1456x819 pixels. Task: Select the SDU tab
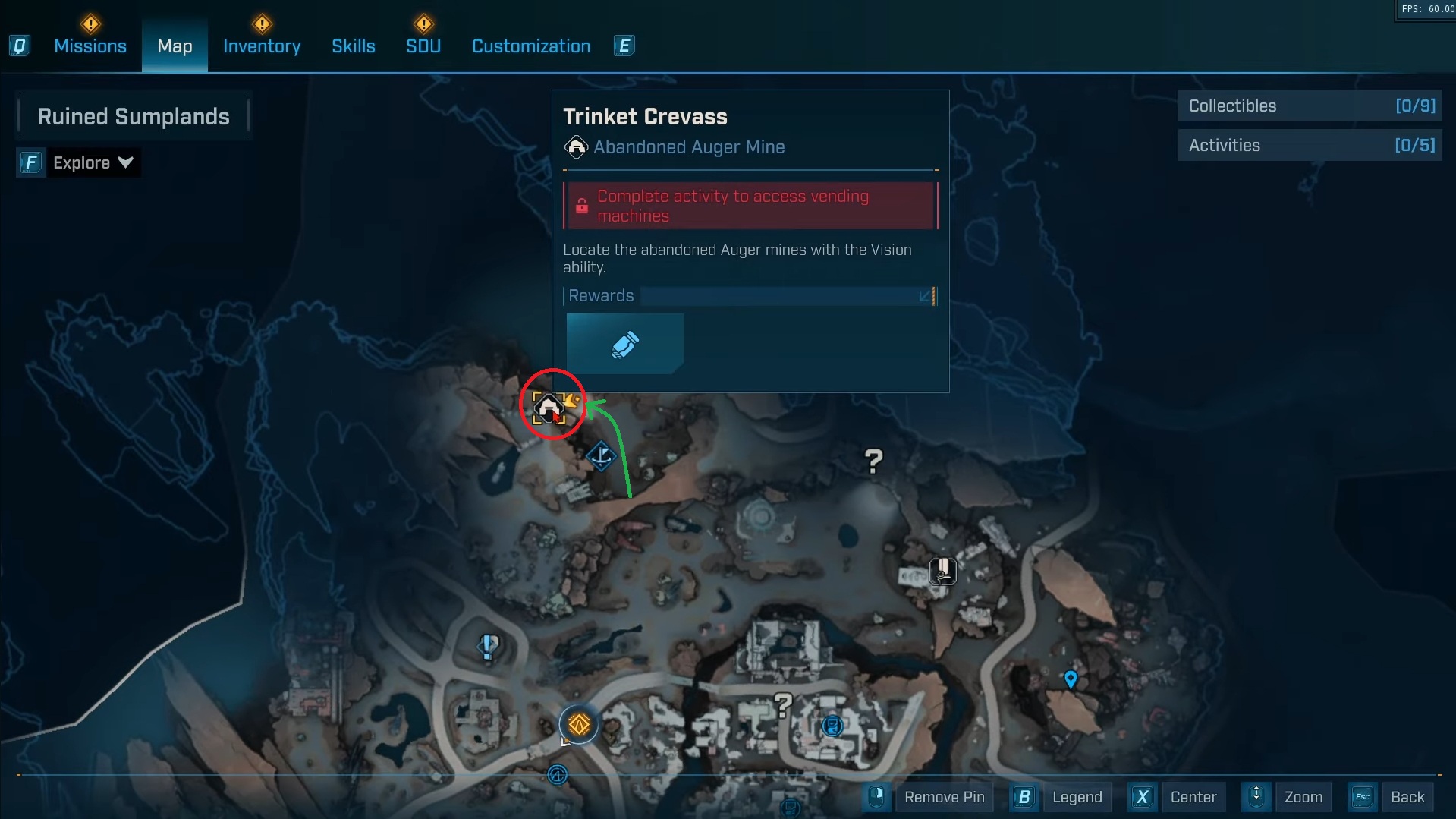423,46
